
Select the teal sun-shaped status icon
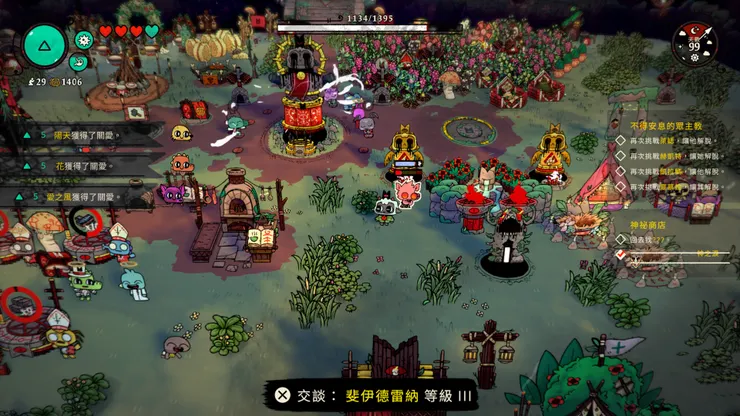point(84,40)
